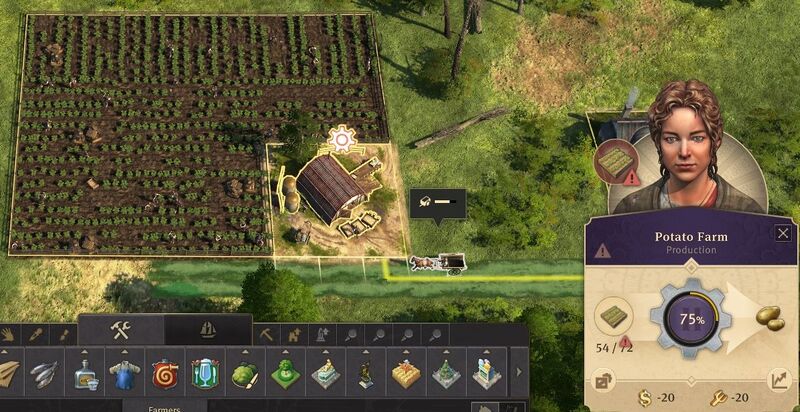Choose the green goblet shield icon
The image size is (800, 412).
point(204,375)
